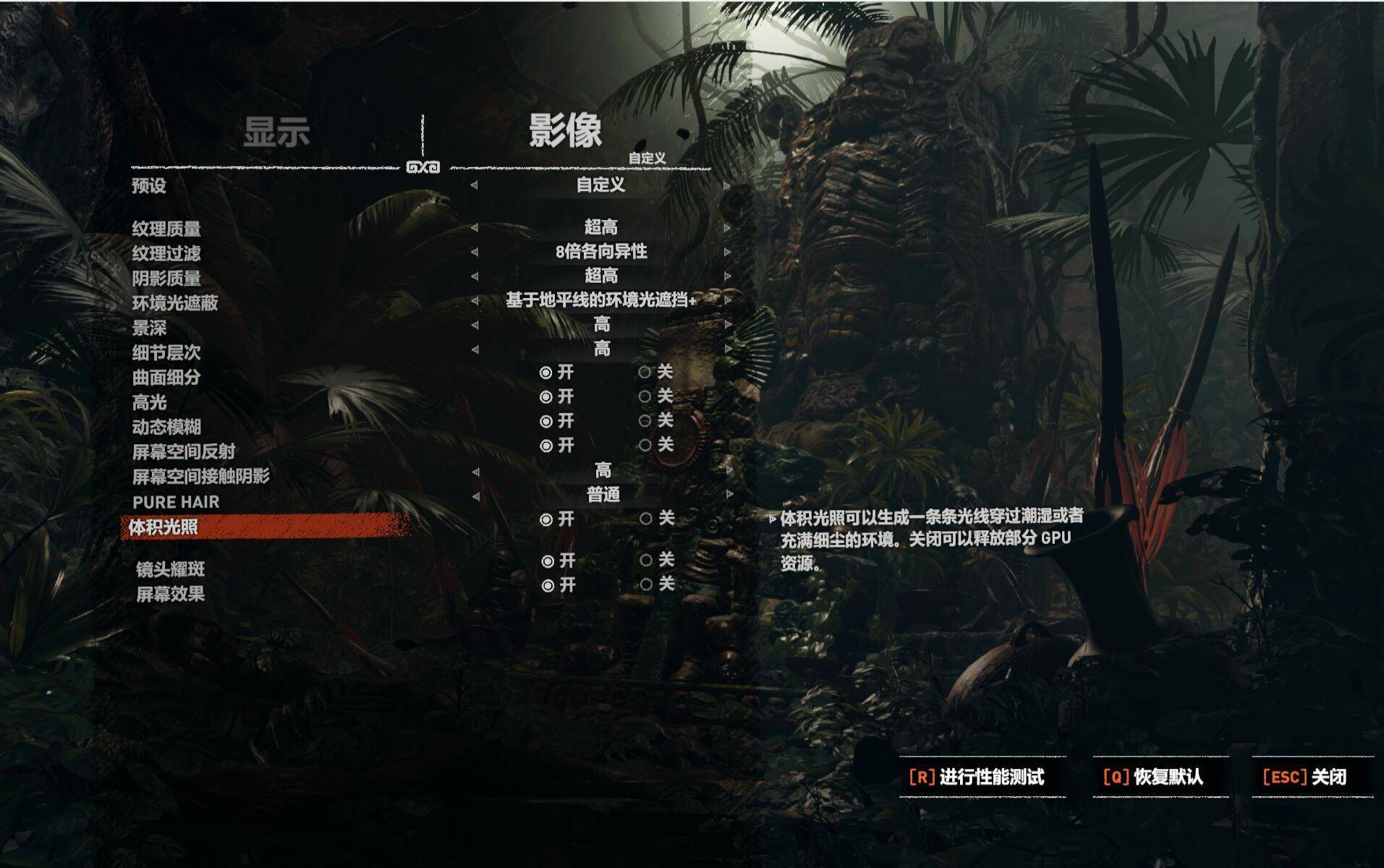Screen dimensions: 1384x868
Task: Restore default settings using the [Q] button
Action: point(1150,777)
